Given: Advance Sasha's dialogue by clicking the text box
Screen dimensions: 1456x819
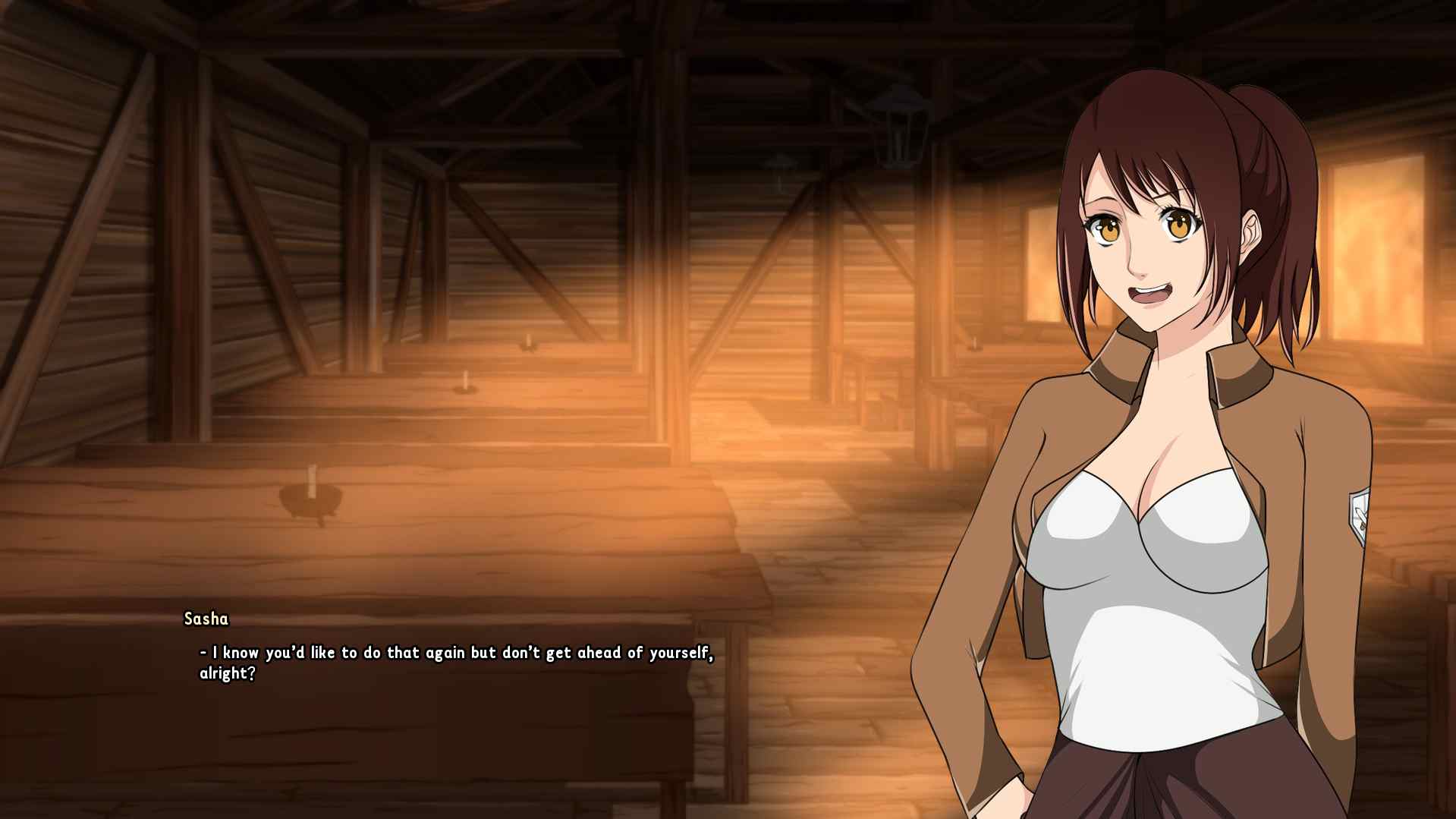Looking at the screenshot, I should click(x=455, y=662).
